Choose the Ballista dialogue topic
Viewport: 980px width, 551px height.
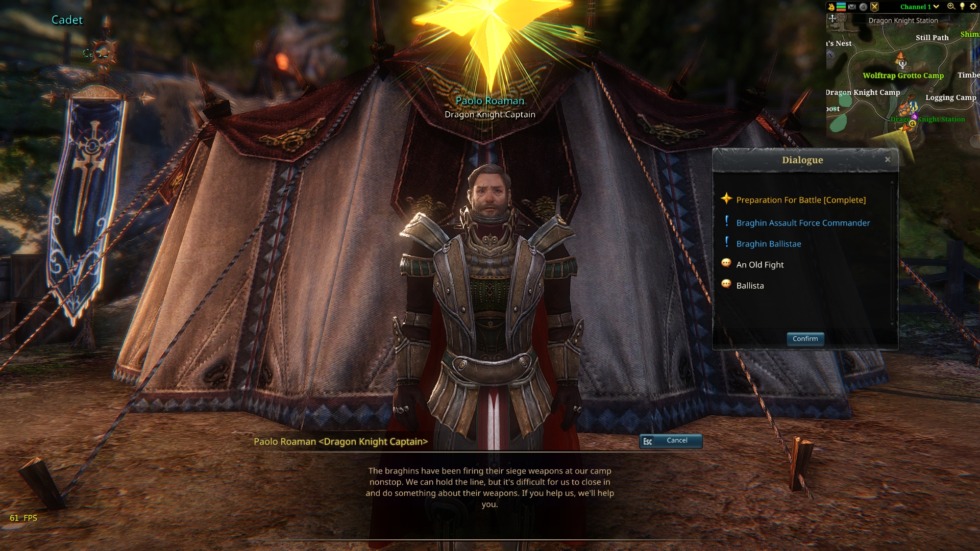pyautogui.click(x=749, y=286)
